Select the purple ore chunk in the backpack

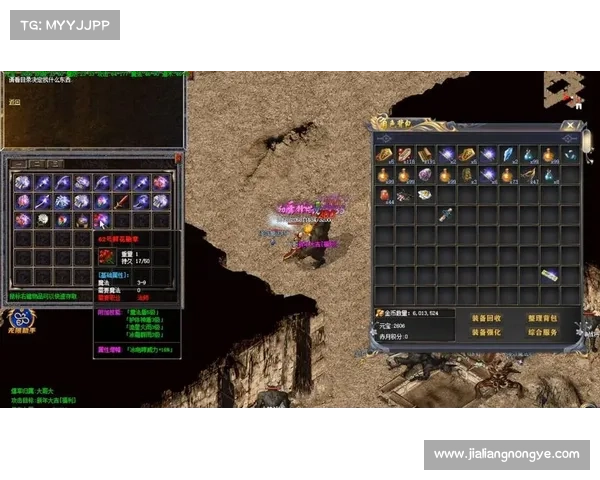(x=425, y=175)
